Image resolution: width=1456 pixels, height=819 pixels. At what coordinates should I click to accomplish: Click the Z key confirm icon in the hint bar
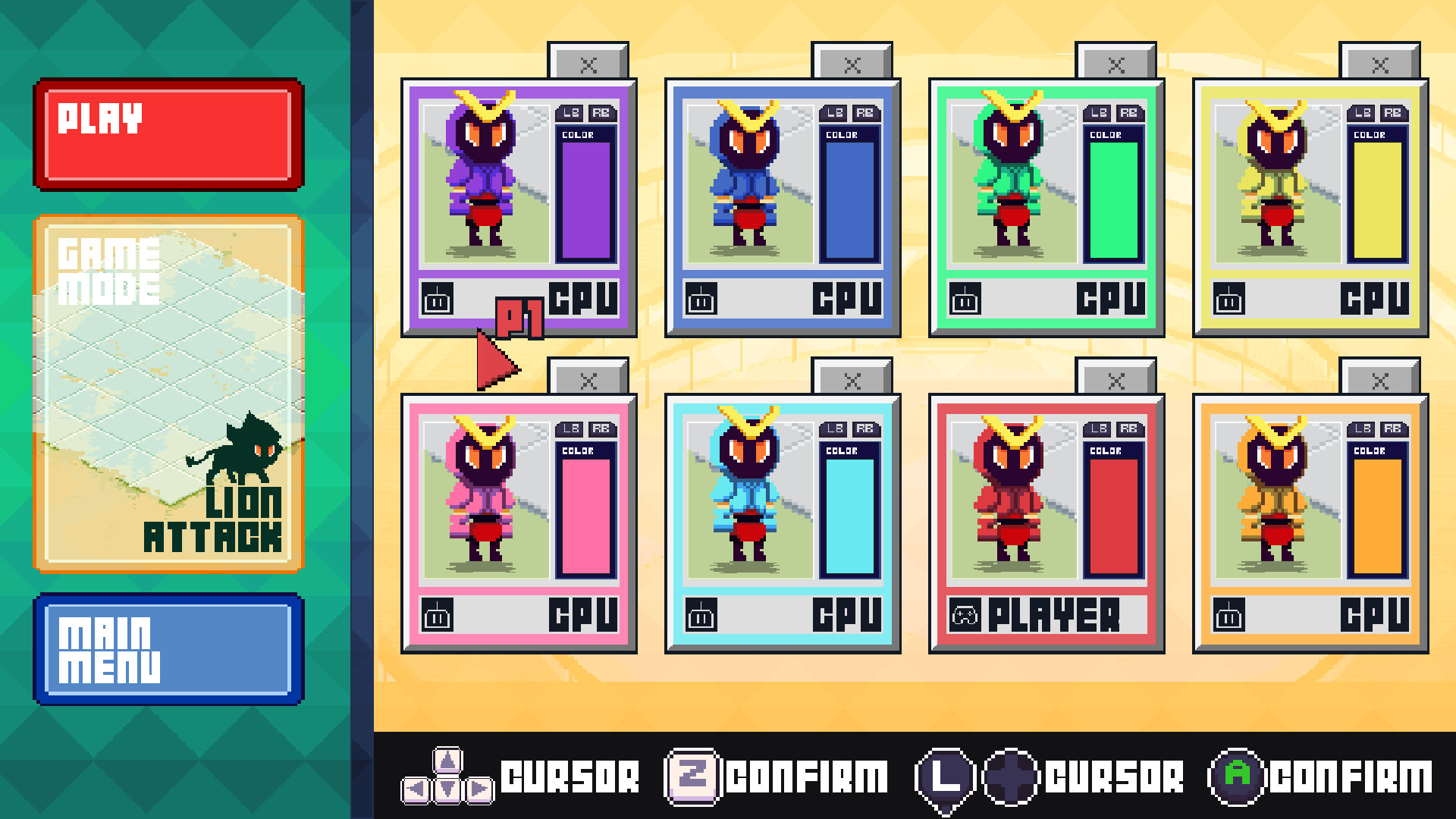click(x=692, y=775)
